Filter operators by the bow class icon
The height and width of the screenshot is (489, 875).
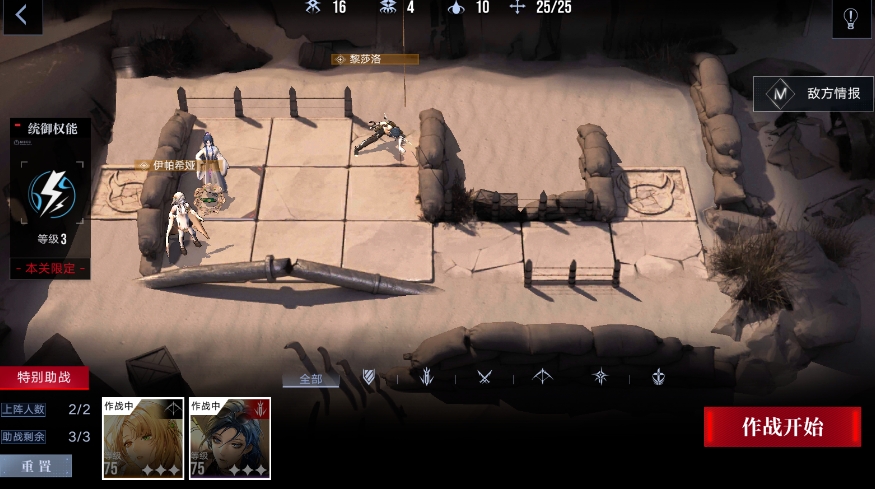(543, 377)
